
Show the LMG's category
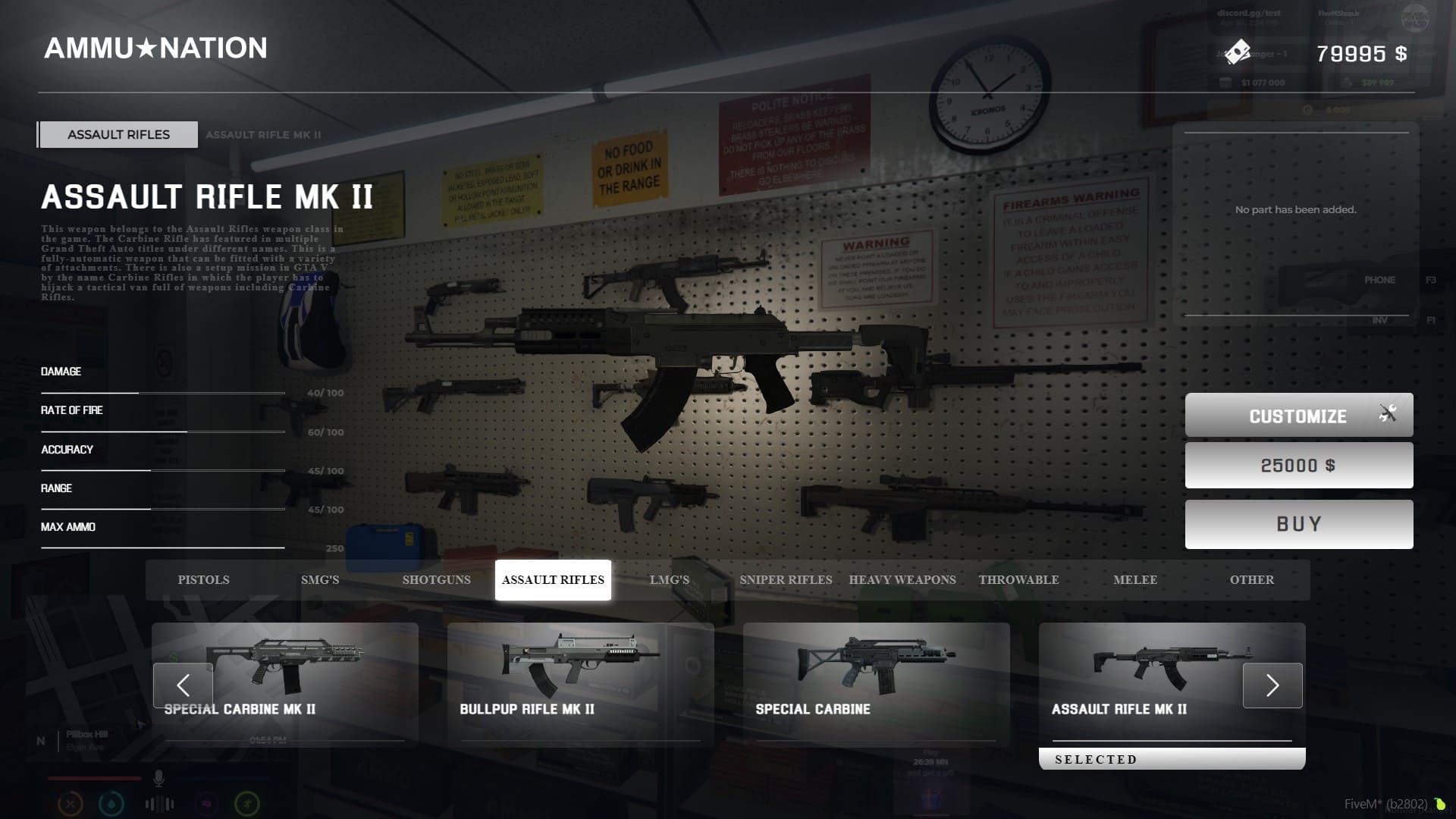coord(669,580)
